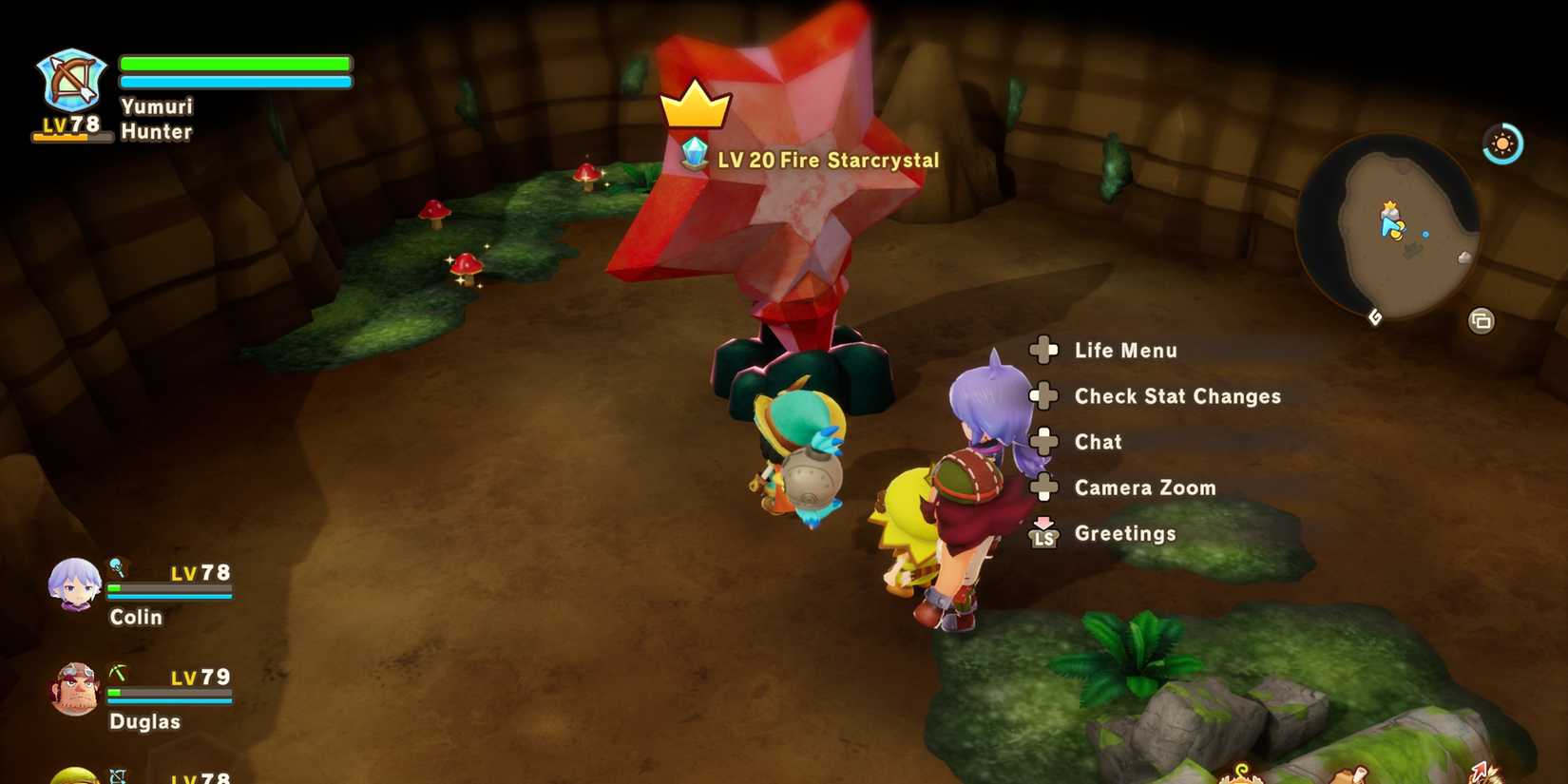1568x784 pixels.
Task: Select Colin's character portrait
Action: pos(76,583)
